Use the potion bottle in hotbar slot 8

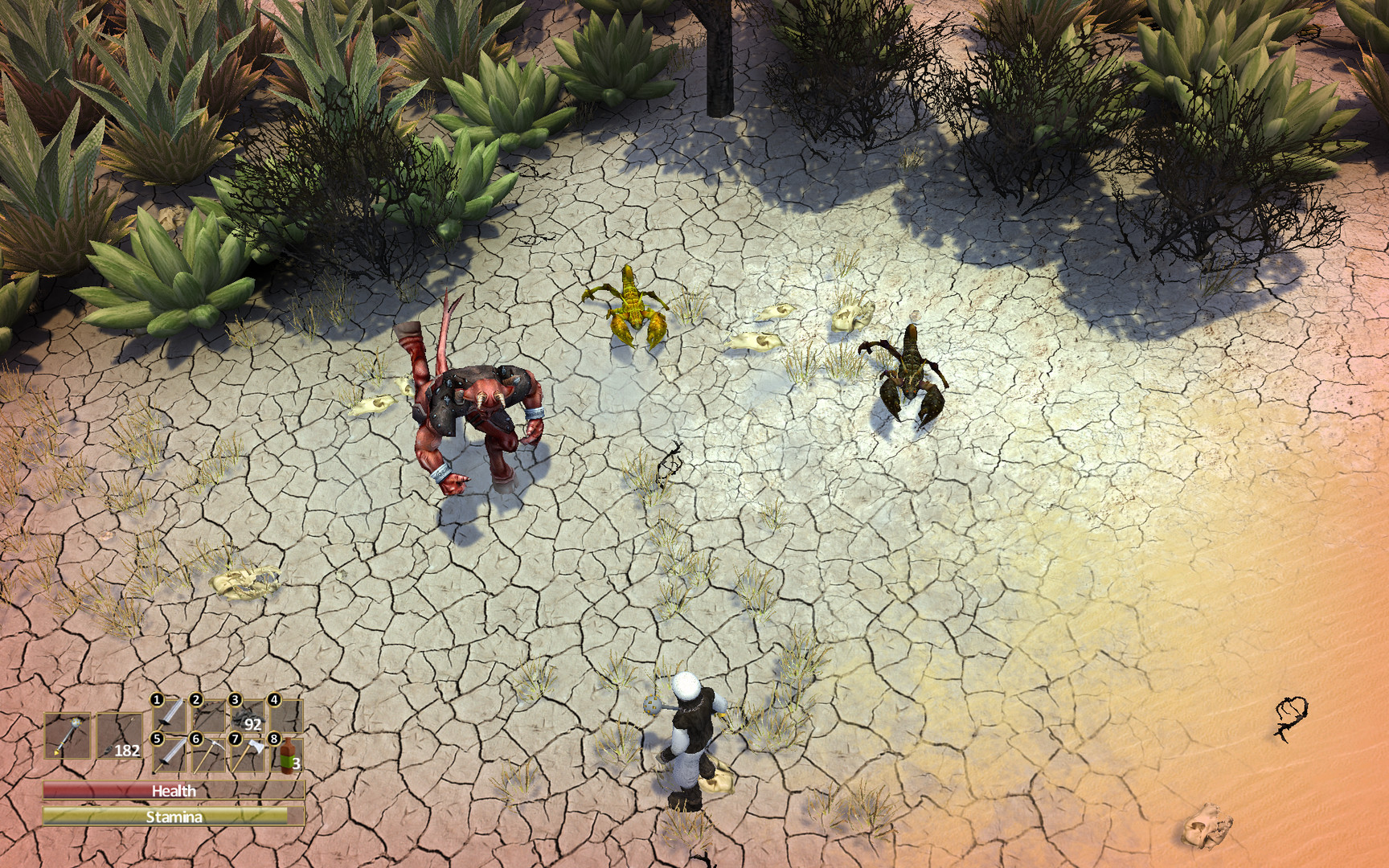pyautogui.click(x=286, y=757)
